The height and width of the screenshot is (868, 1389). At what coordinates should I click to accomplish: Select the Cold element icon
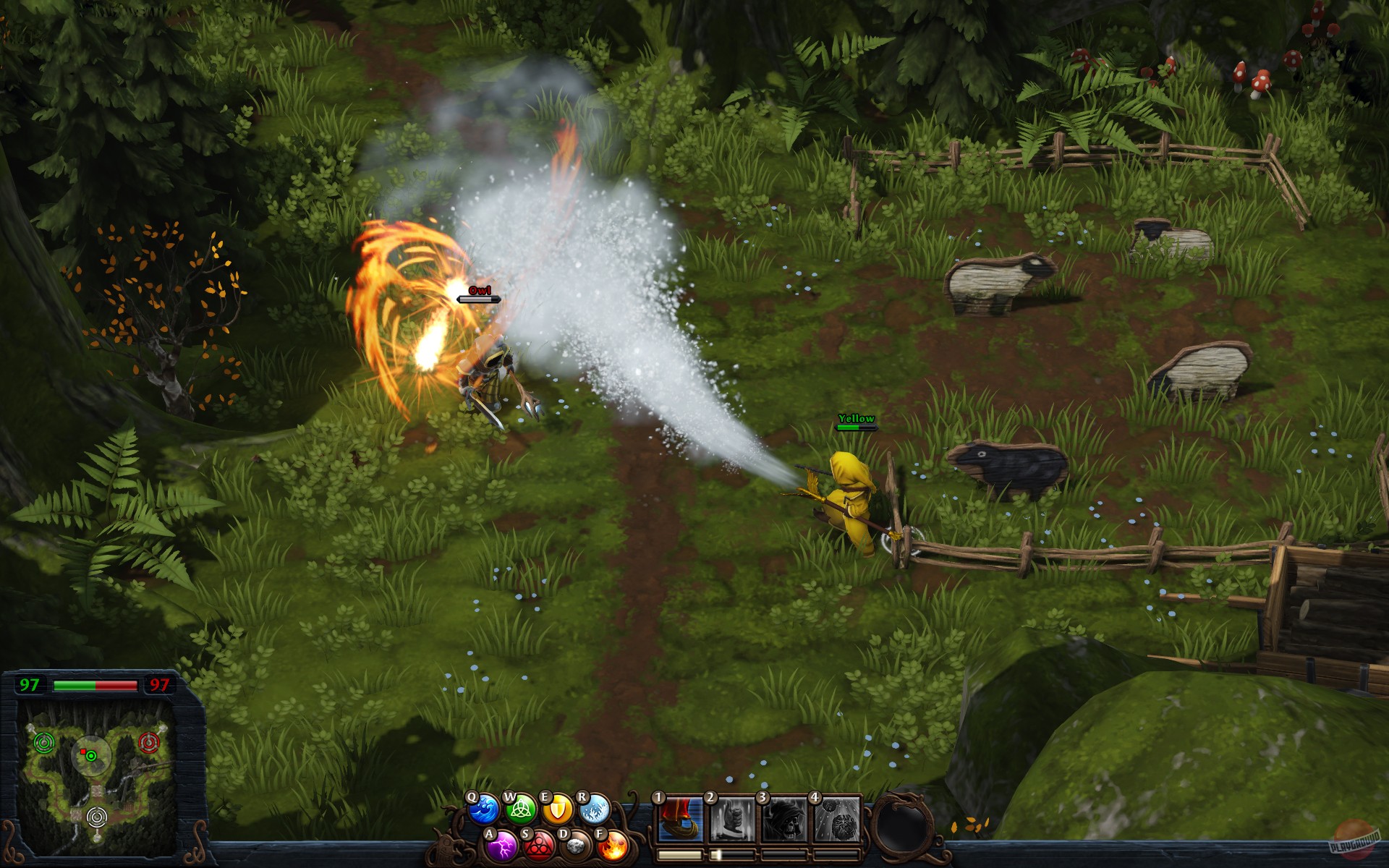(594, 811)
